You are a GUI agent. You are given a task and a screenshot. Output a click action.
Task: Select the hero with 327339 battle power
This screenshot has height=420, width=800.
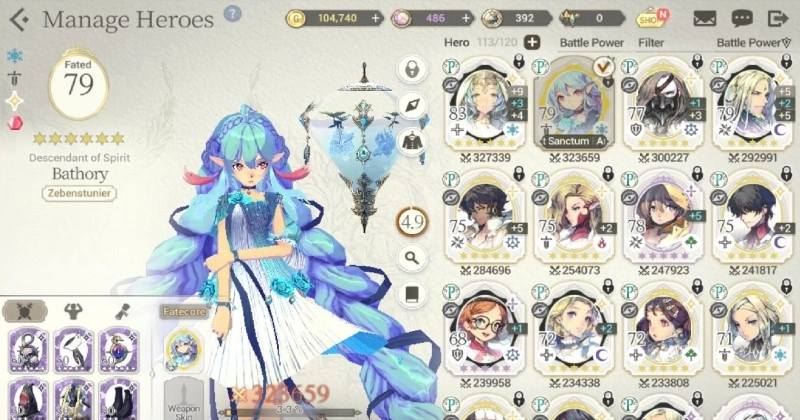point(484,108)
